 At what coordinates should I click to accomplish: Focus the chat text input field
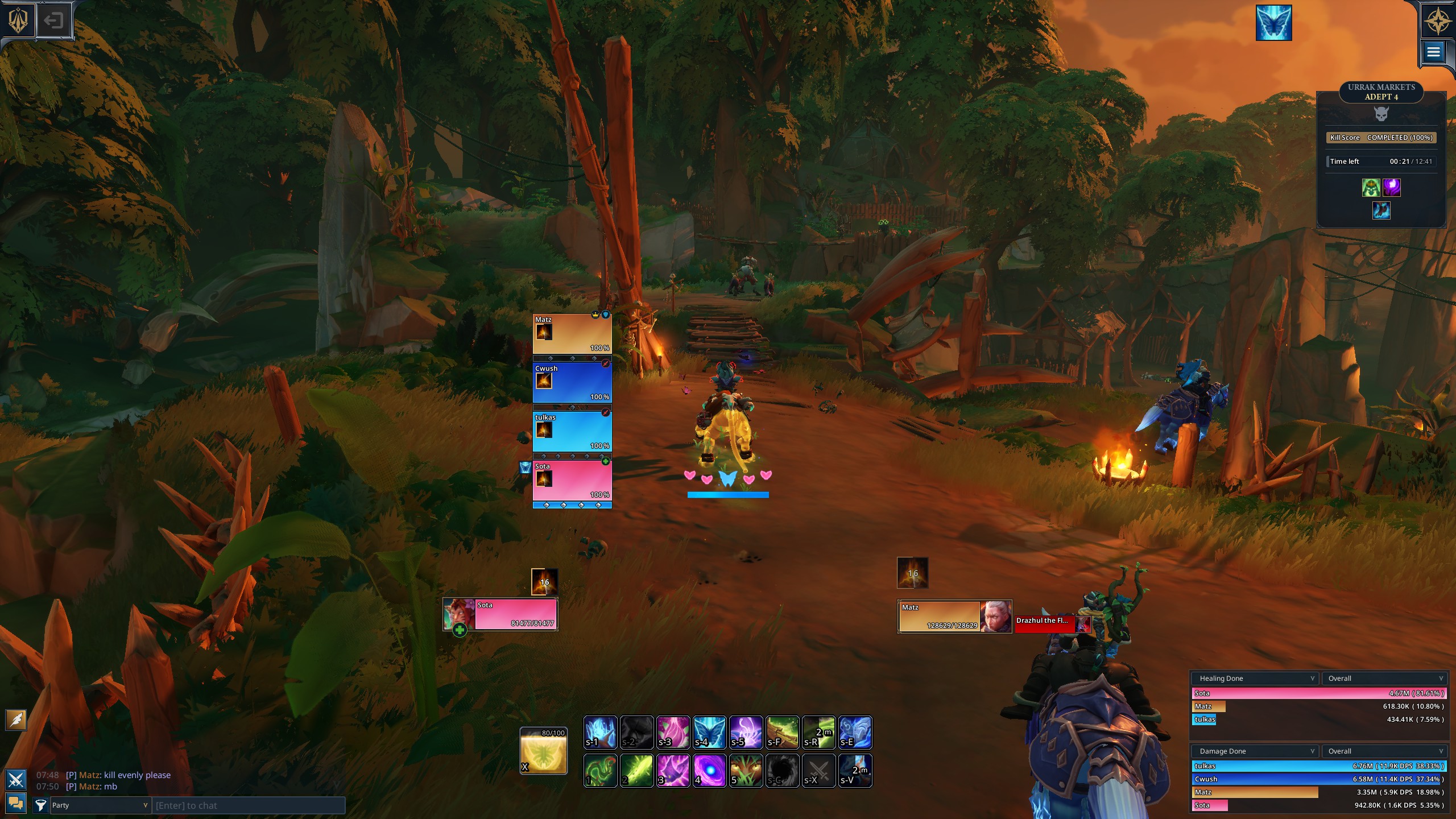tap(248, 805)
